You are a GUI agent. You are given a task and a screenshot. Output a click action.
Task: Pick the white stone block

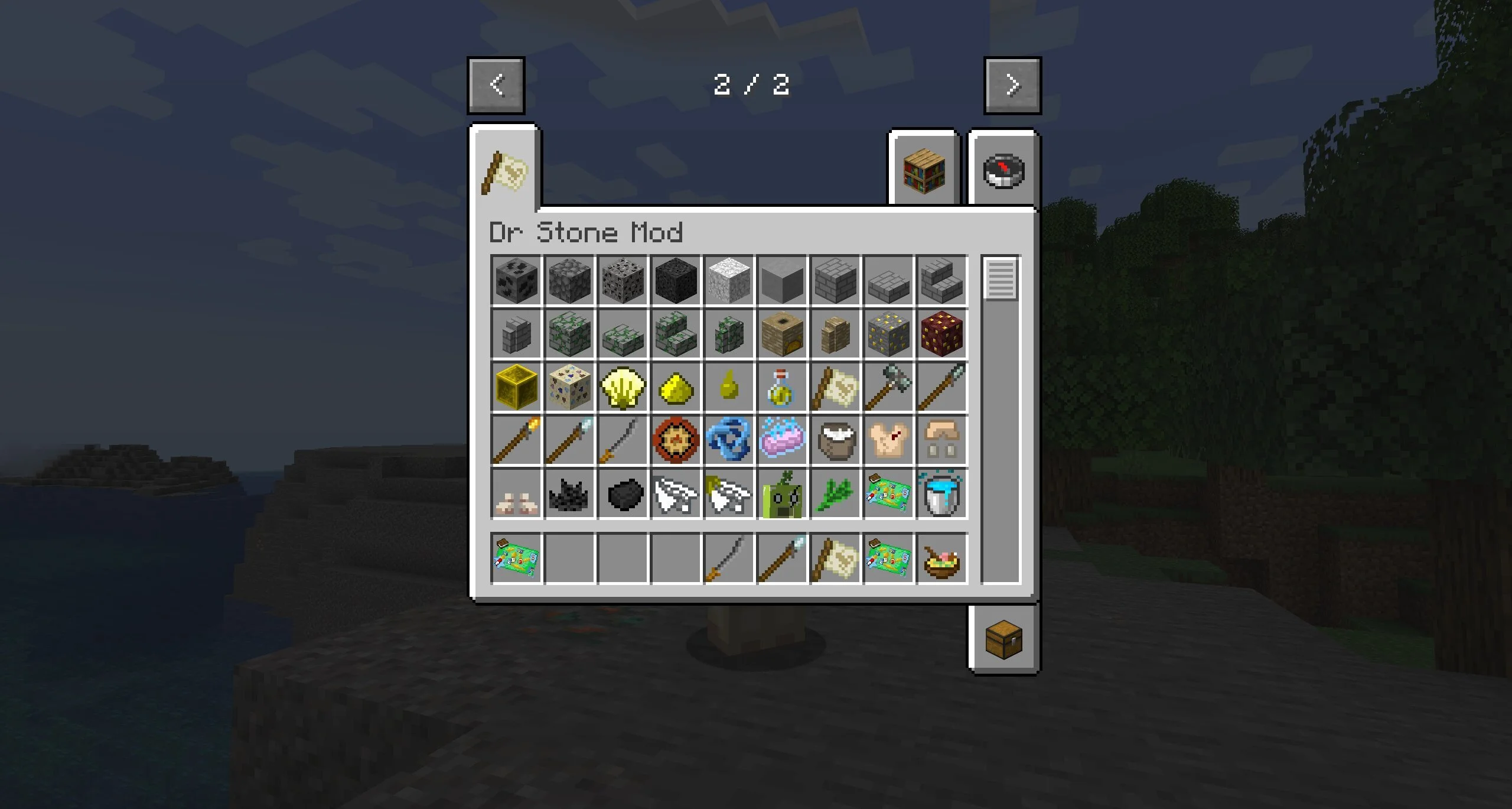click(x=728, y=280)
